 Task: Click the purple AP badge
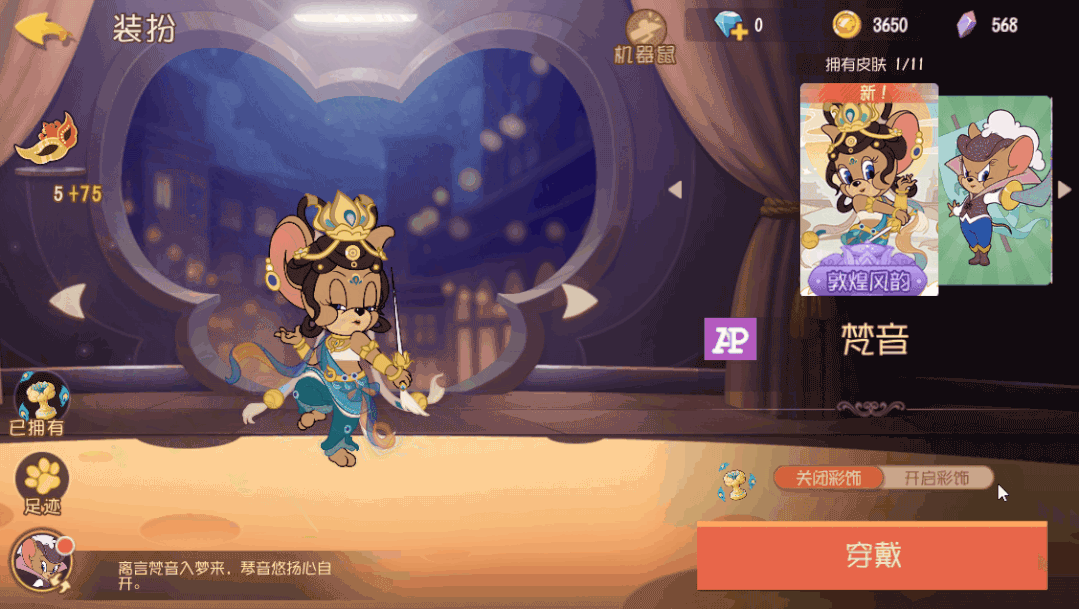(730, 339)
